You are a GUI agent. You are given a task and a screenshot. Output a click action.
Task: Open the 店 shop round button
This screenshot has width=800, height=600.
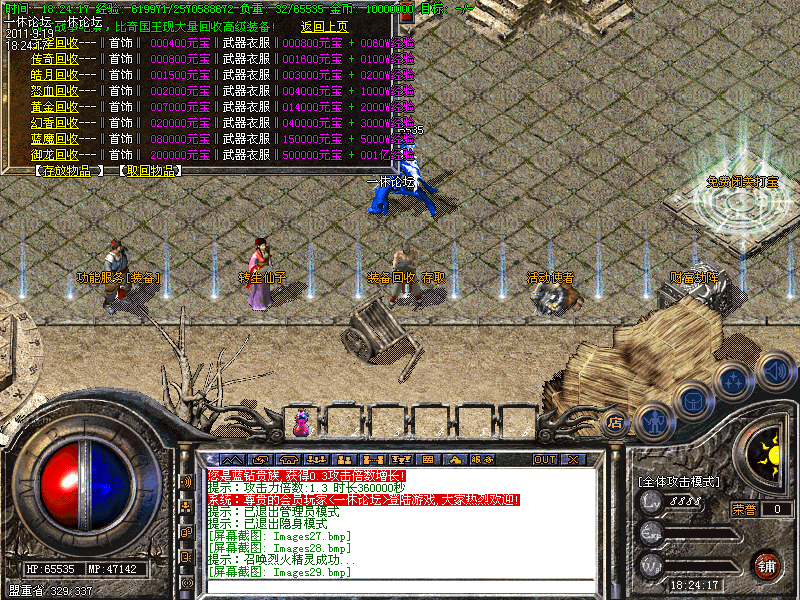[x=615, y=423]
